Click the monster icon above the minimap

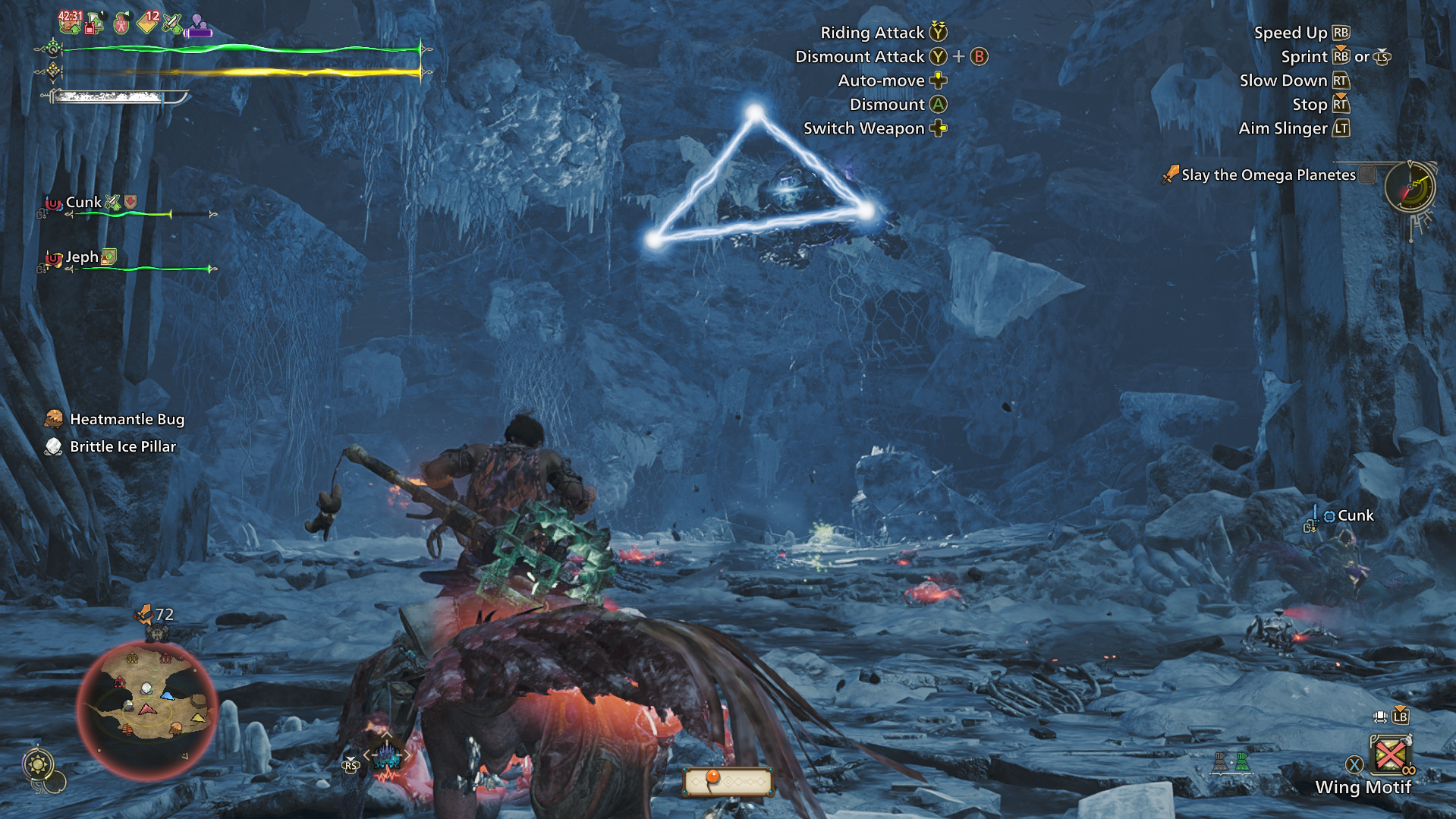(157, 632)
